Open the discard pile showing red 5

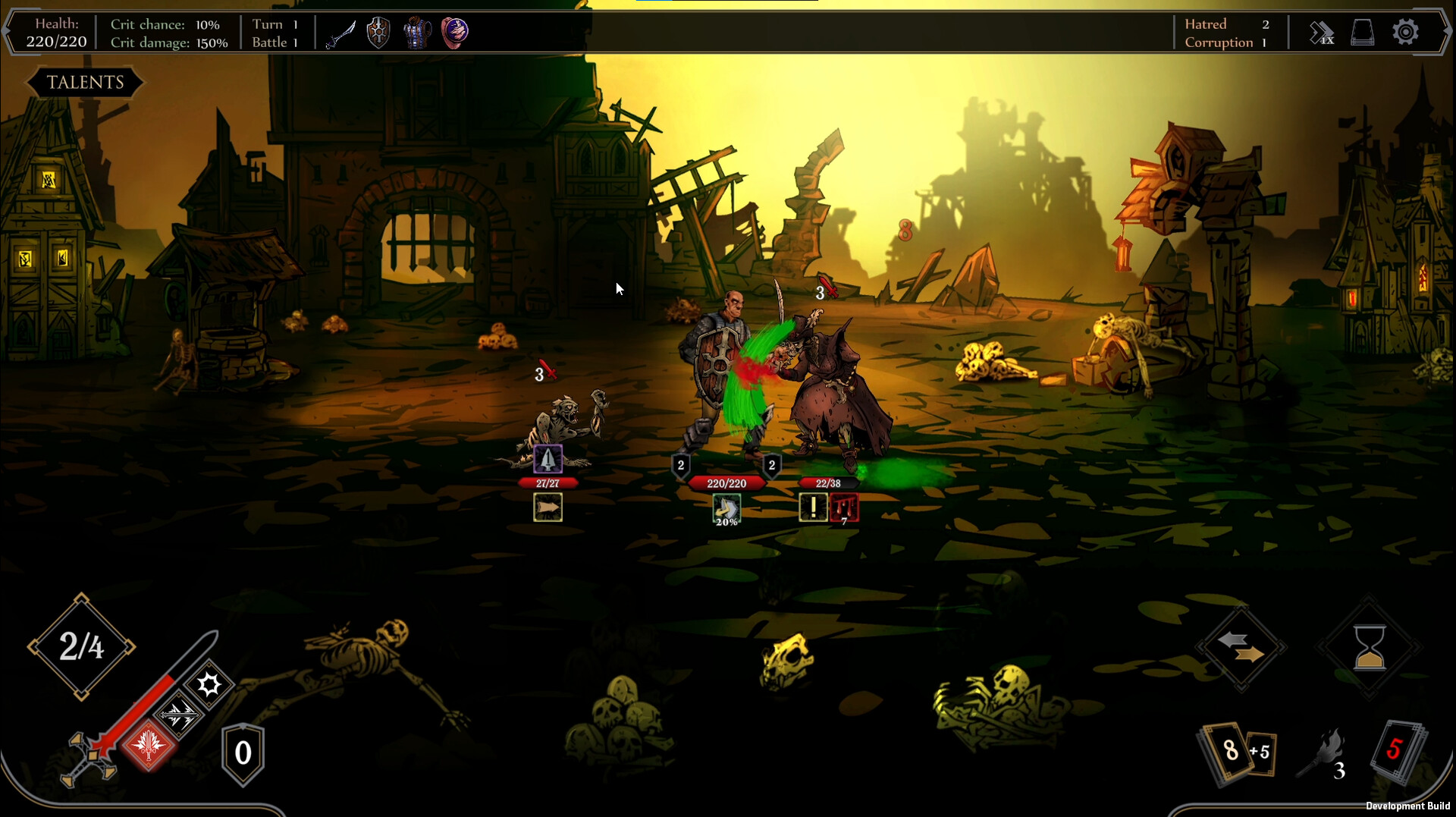point(1396,751)
